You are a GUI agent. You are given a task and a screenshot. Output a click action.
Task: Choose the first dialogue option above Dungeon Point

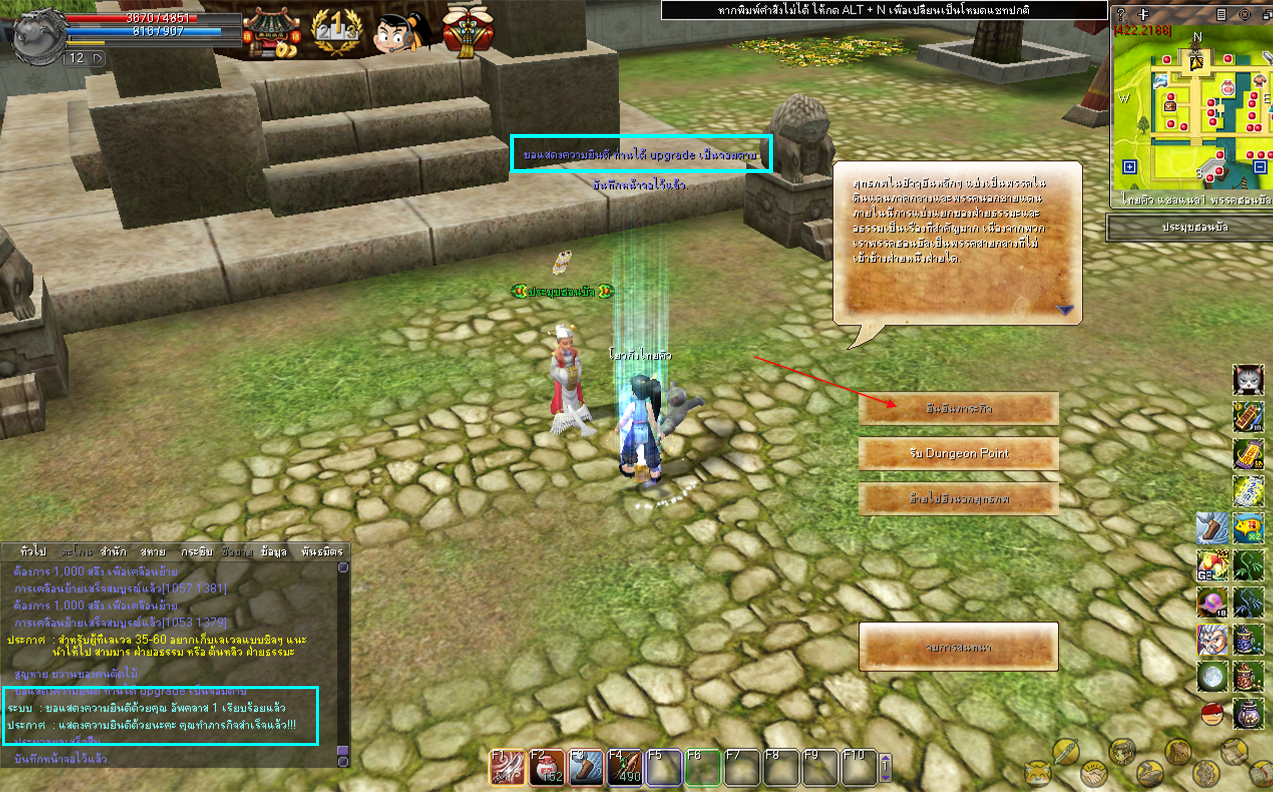(958, 409)
